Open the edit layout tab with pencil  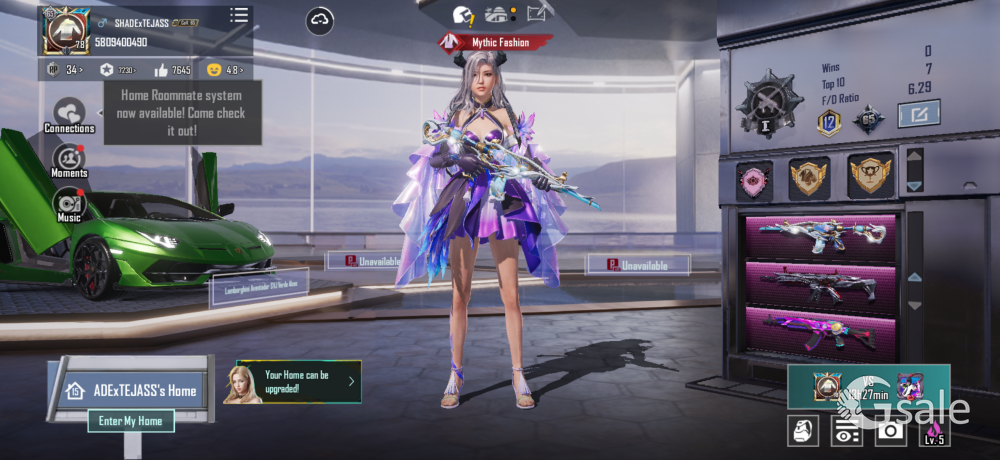[x=538, y=13]
